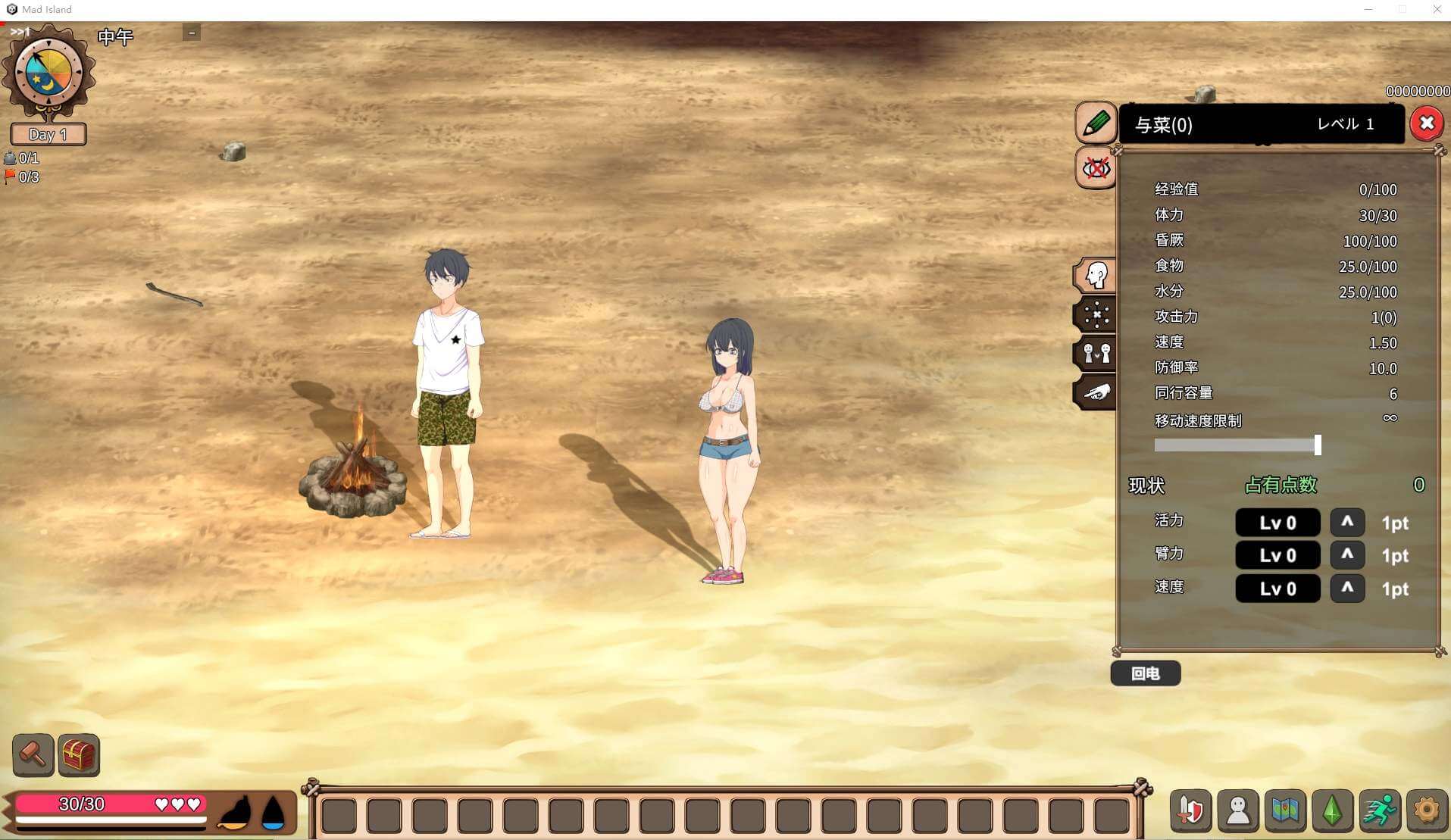Screen dimensions: 1451x840
Task: Toggle run mode with the running figure icon
Action: click(x=1381, y=810)
